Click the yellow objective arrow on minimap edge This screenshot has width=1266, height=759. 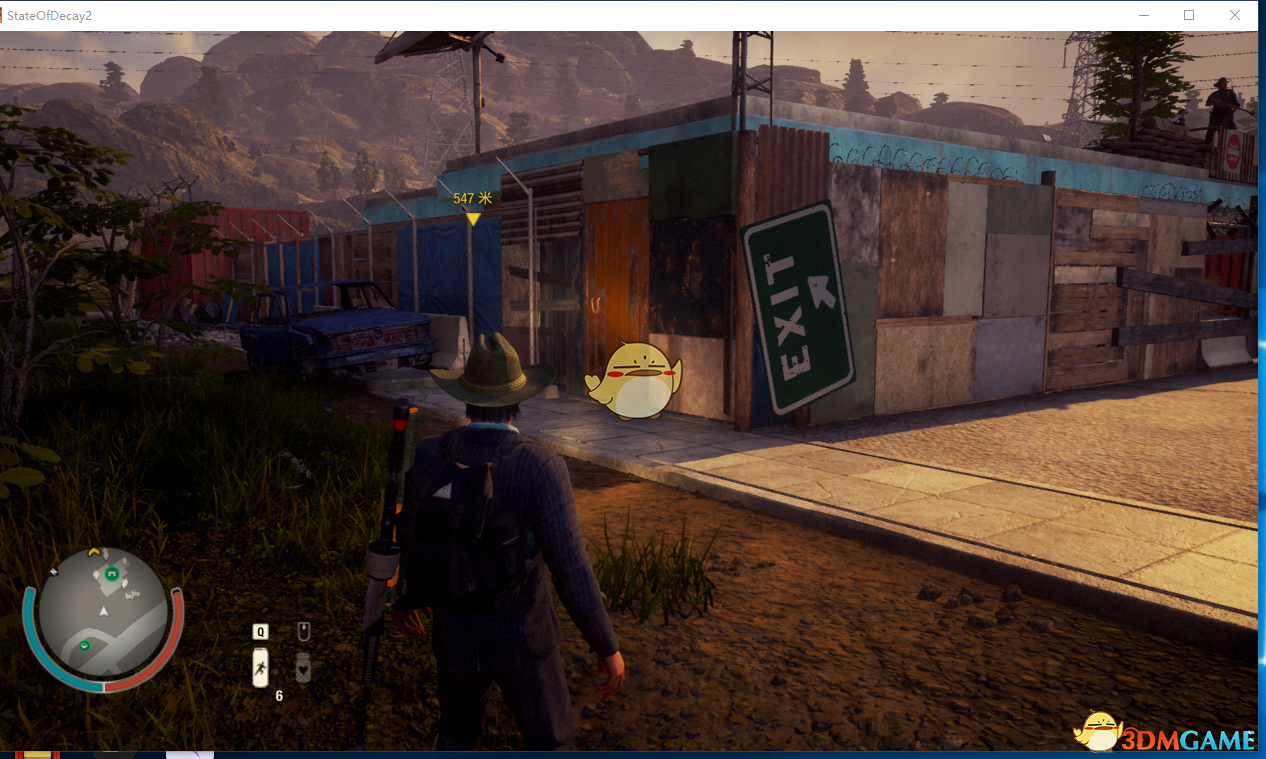pos(94,551)
